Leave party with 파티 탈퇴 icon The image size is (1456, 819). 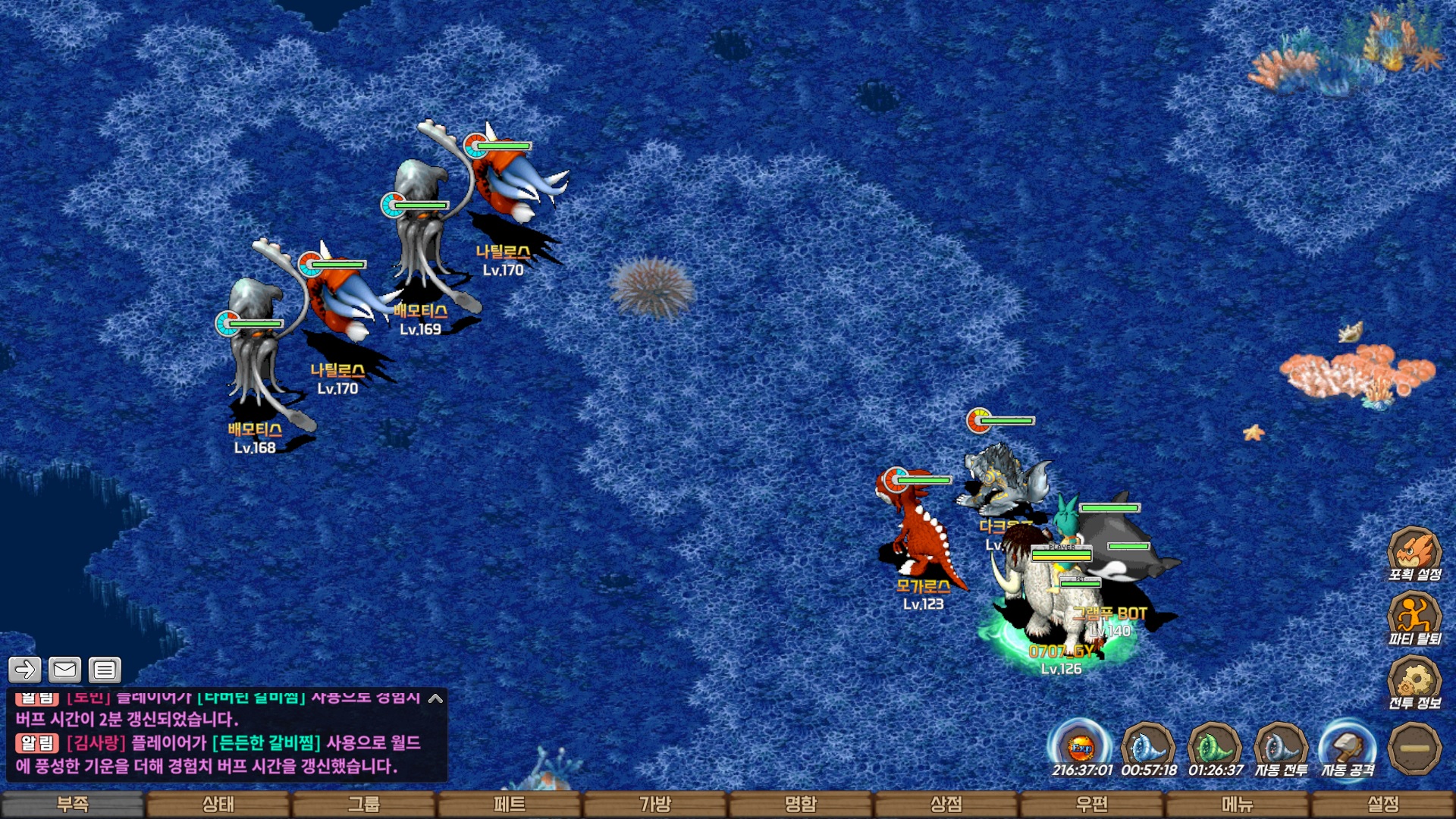pyautogui.click(x=1414, y=618)
